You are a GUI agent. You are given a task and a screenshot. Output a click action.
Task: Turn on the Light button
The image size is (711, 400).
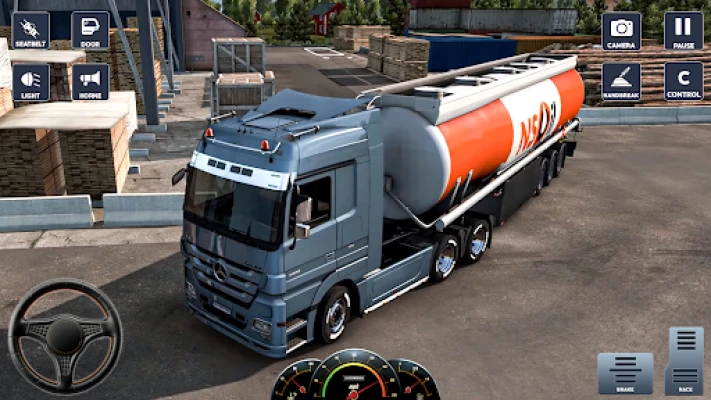click(30, 82)
